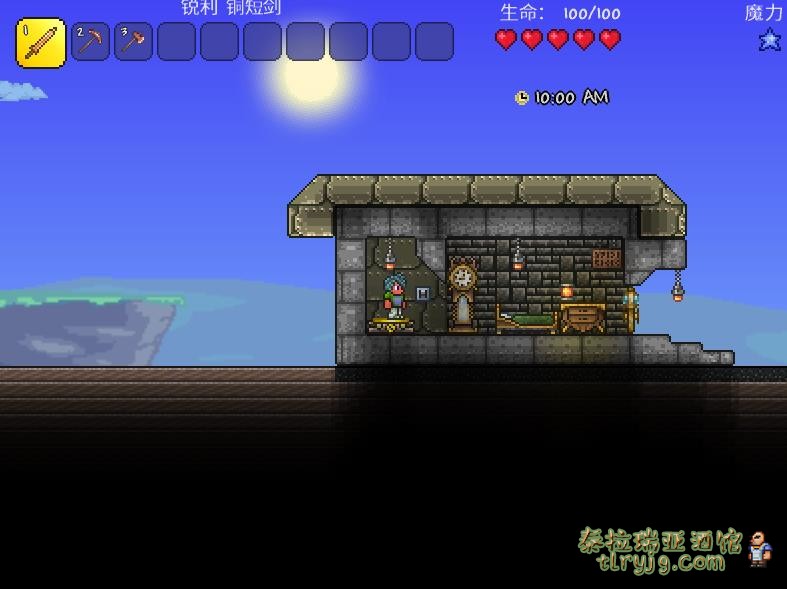Switch to the copper axe slot
The height and width of the screenshot is (589, 787).
click(x=133, y=43)
